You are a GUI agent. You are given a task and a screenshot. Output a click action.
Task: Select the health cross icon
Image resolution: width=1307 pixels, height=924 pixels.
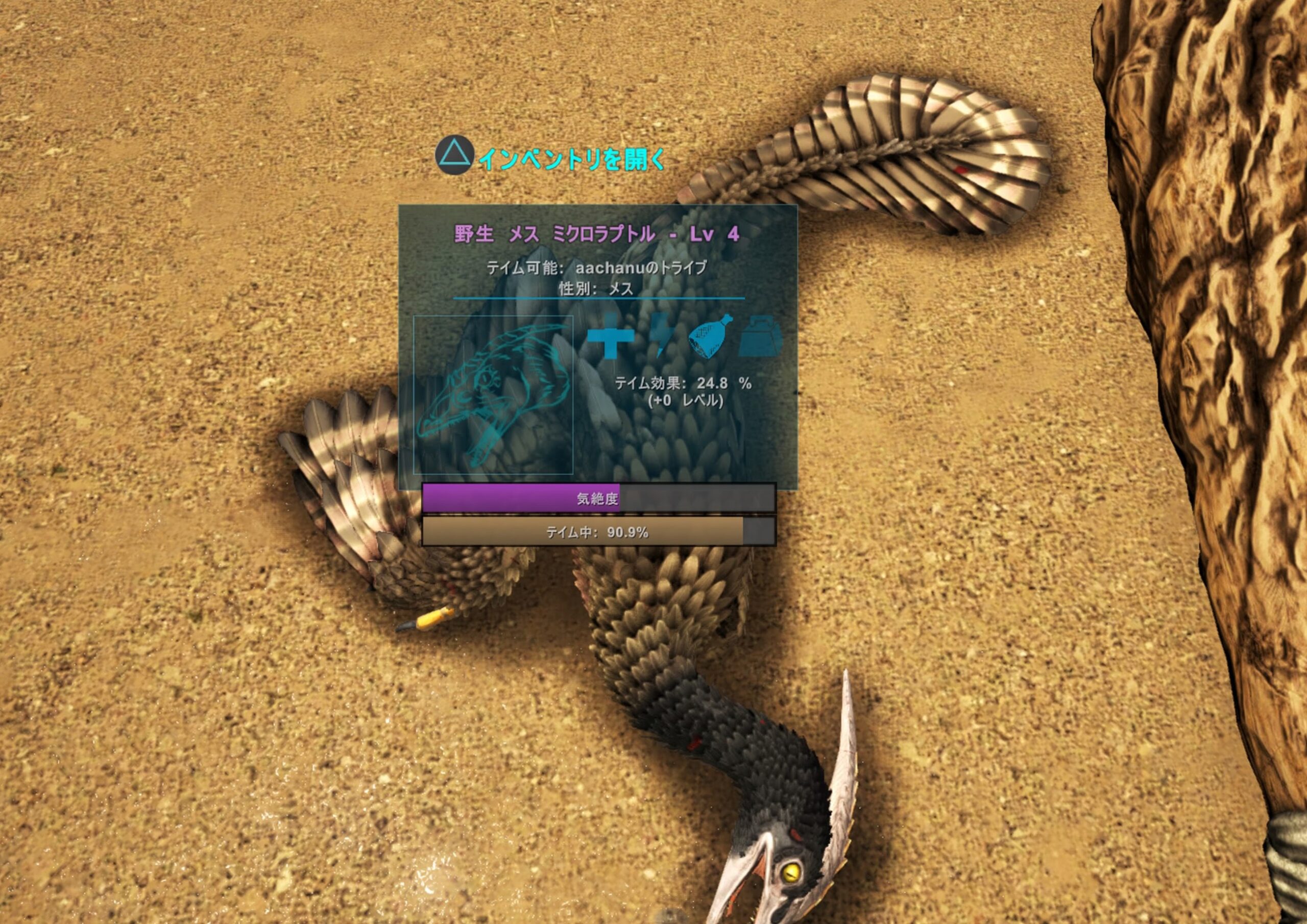pos(610,336)
